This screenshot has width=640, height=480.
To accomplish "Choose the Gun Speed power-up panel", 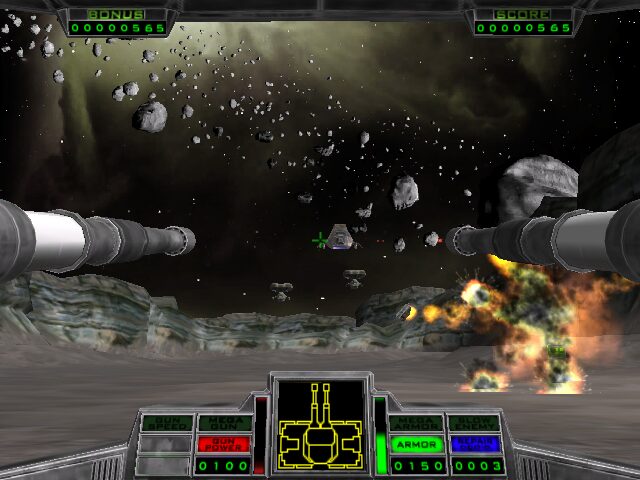I will 166,423.
